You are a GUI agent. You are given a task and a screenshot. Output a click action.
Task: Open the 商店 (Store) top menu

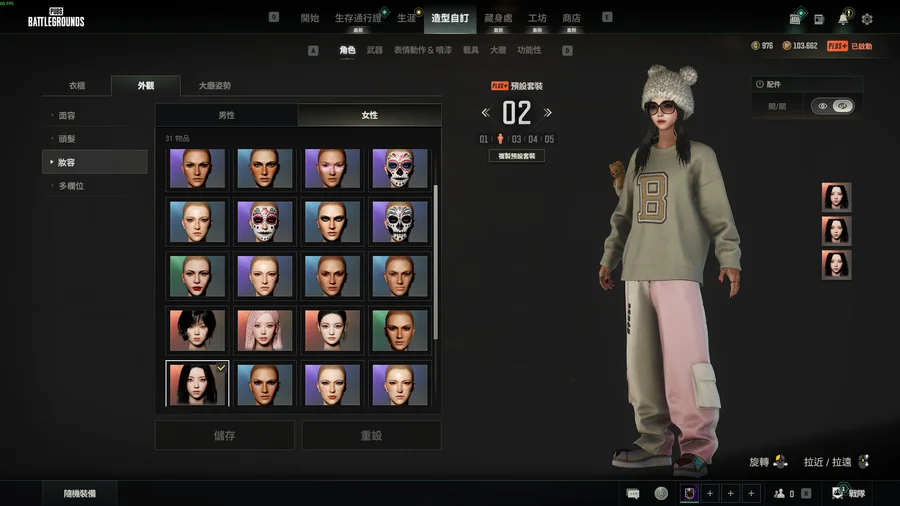point(571,18)
